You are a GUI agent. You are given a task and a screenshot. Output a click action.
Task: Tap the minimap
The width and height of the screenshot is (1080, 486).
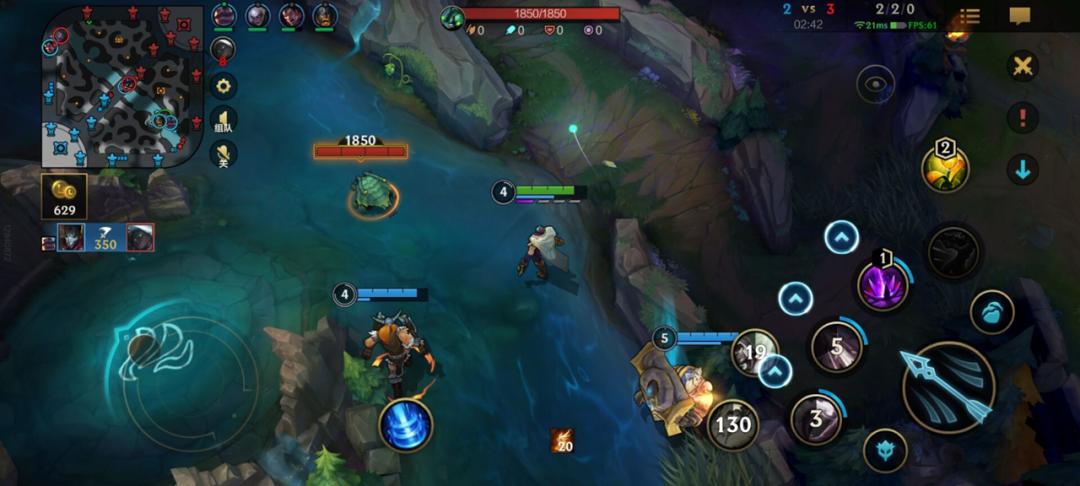[116, 86]
